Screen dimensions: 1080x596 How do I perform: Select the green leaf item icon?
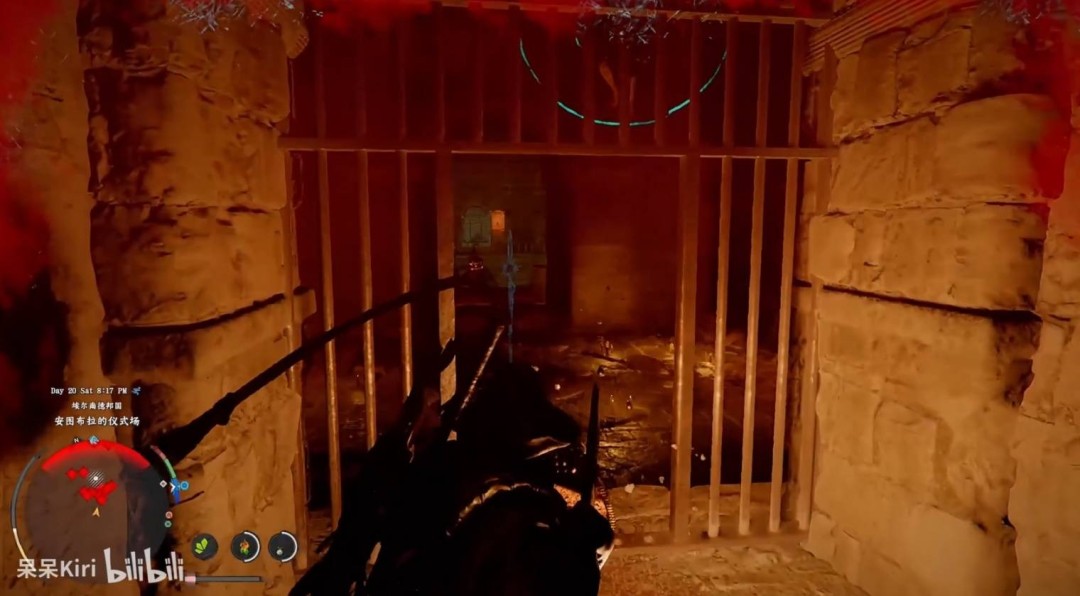[x=205, y=546]
